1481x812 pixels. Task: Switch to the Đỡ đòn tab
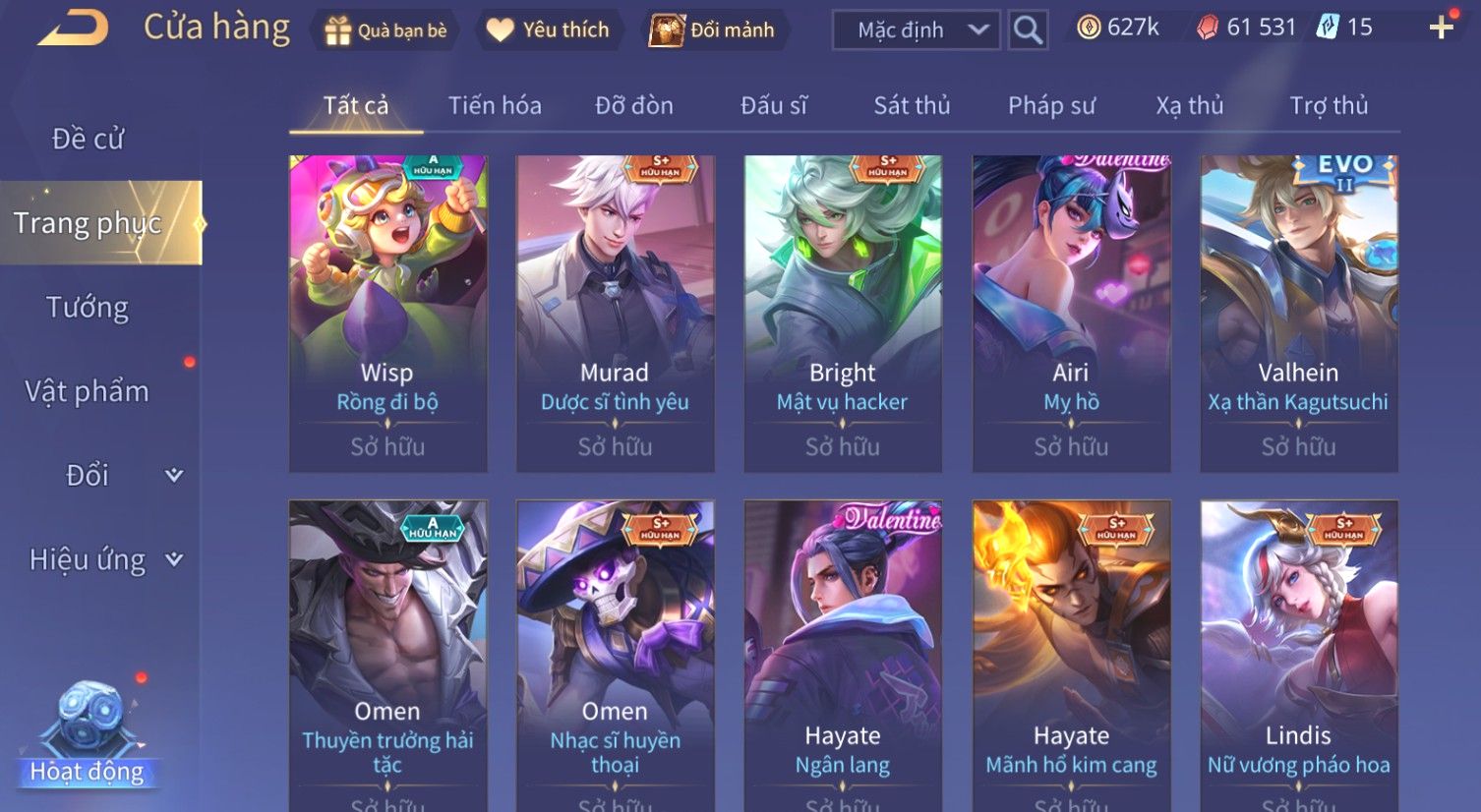[634, 105]
